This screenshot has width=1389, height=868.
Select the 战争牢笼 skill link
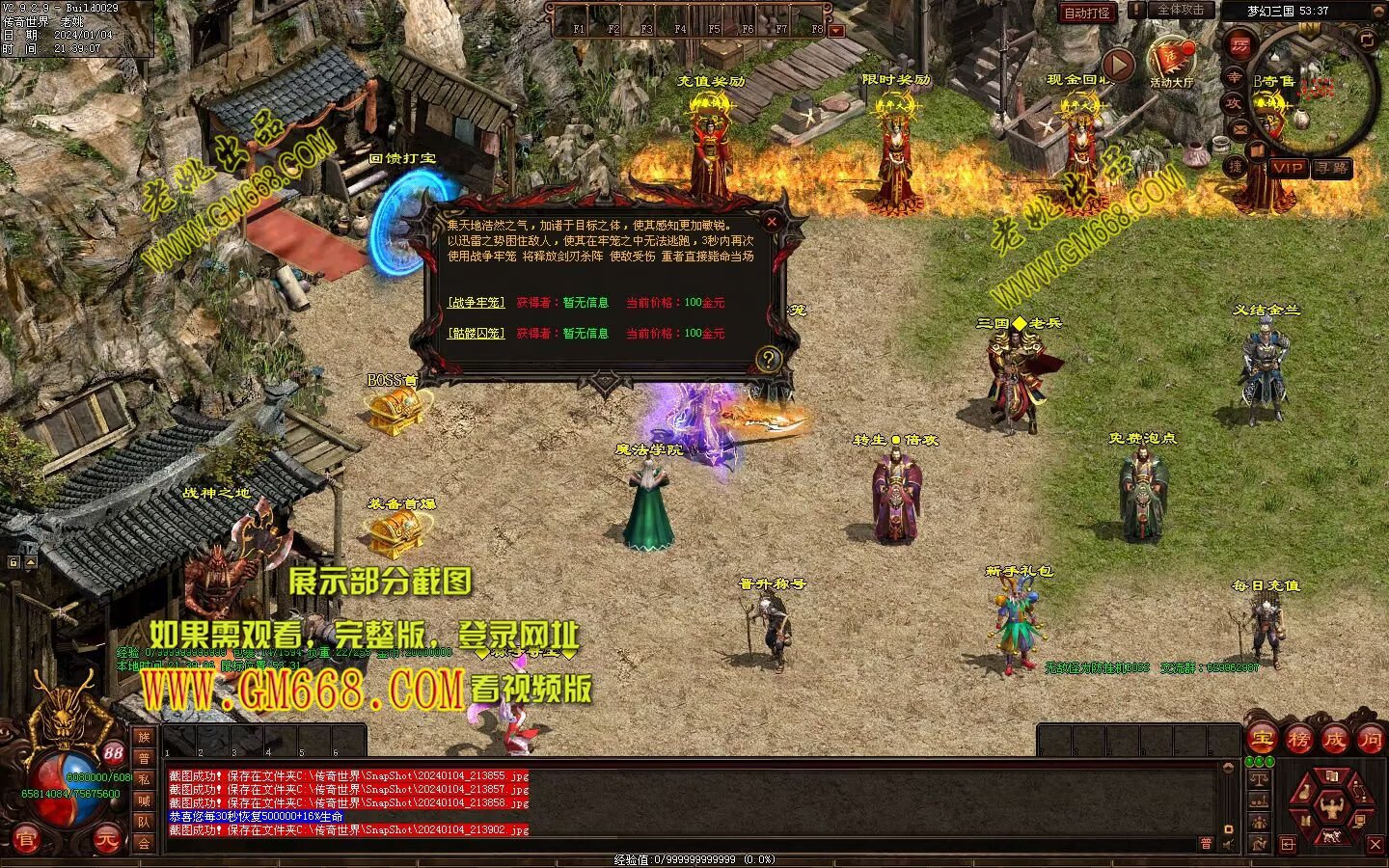[x=476, y=303]
